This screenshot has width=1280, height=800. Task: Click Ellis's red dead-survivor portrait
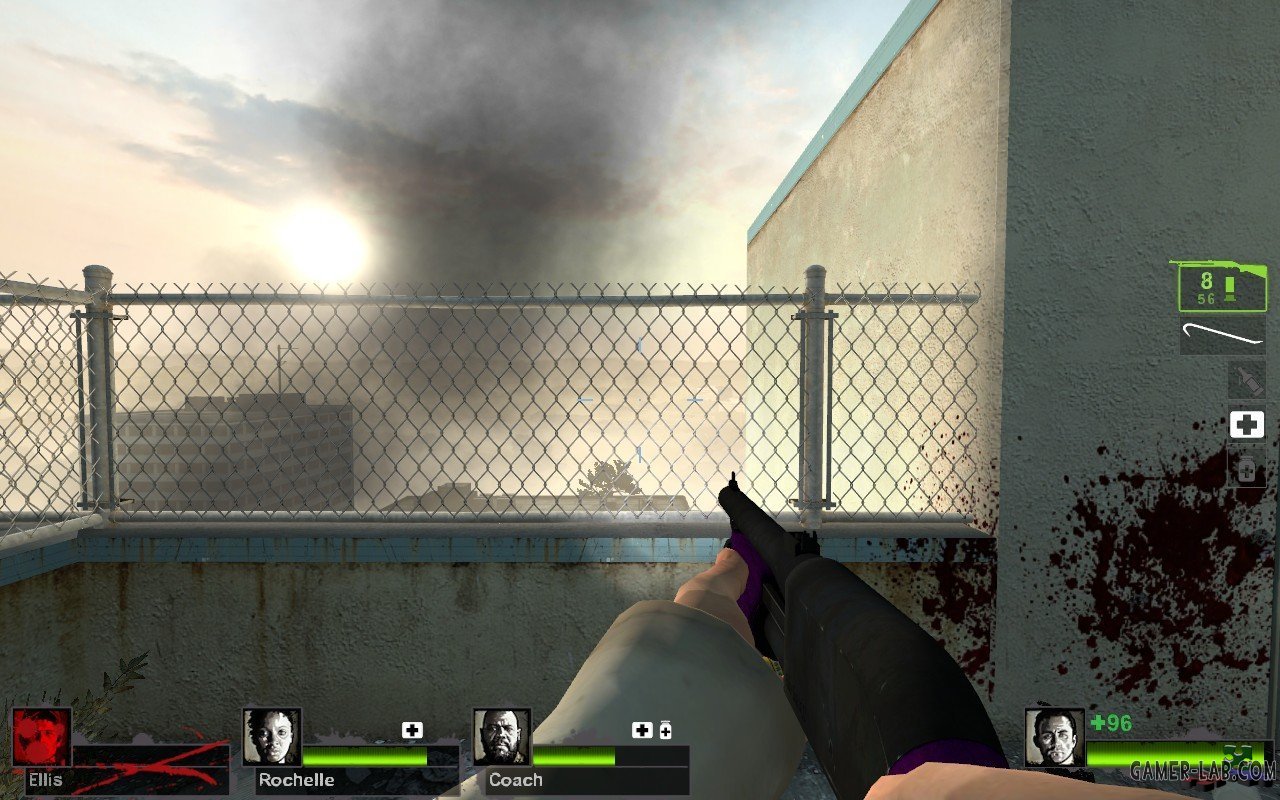pos(42,737)
